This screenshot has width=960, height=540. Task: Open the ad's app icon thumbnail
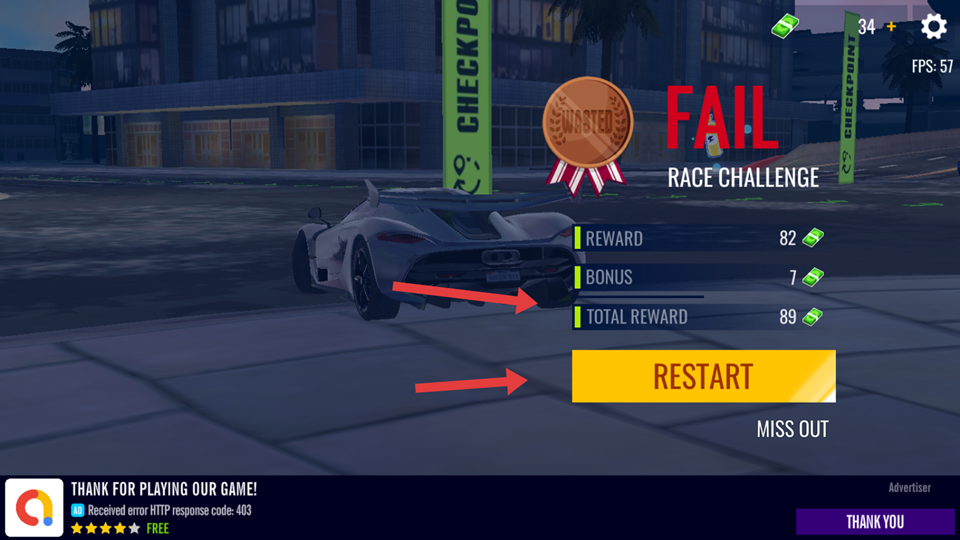point(35,508)
